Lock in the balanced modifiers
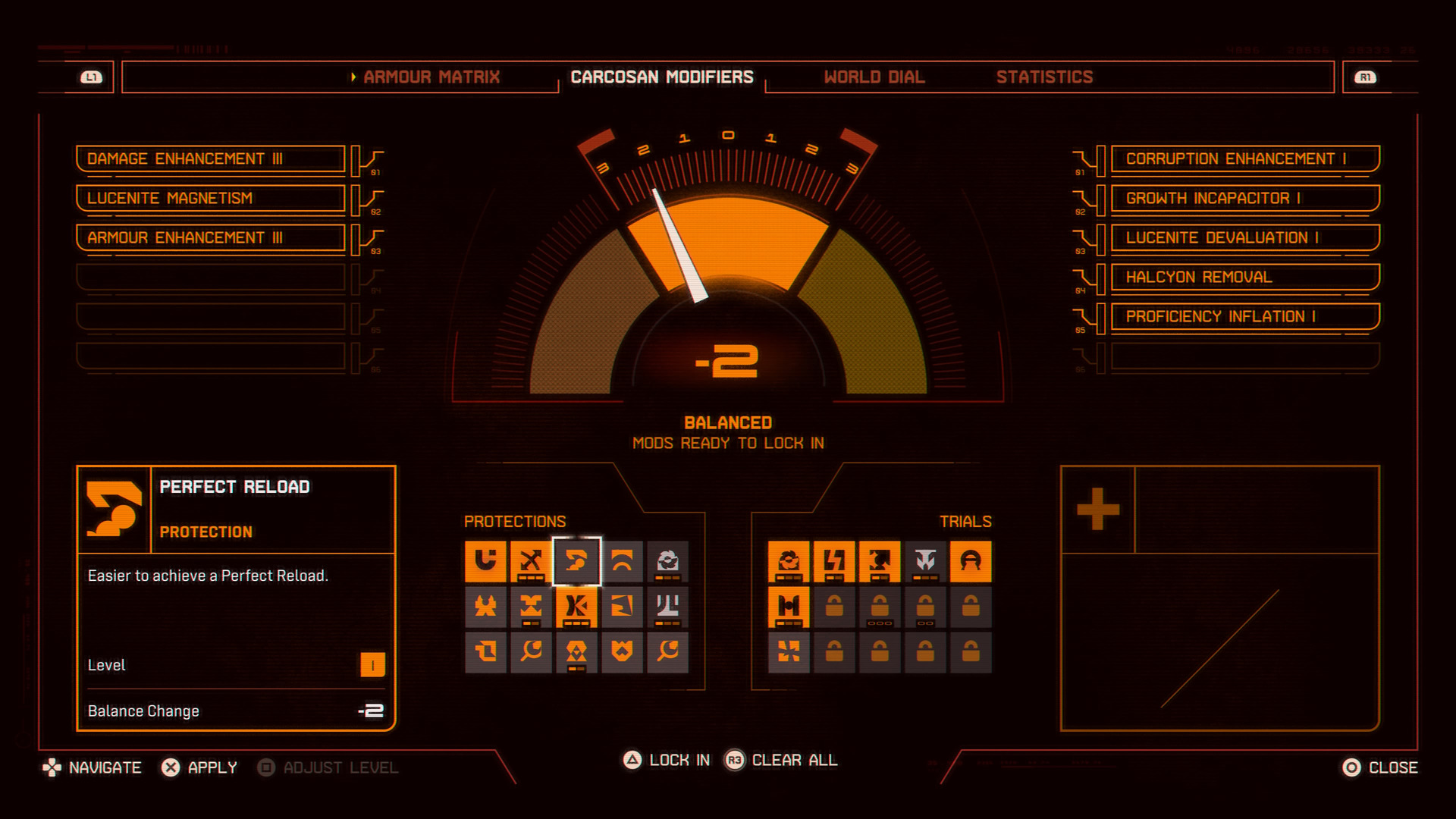1456x819 pixels. click(667, 760)
